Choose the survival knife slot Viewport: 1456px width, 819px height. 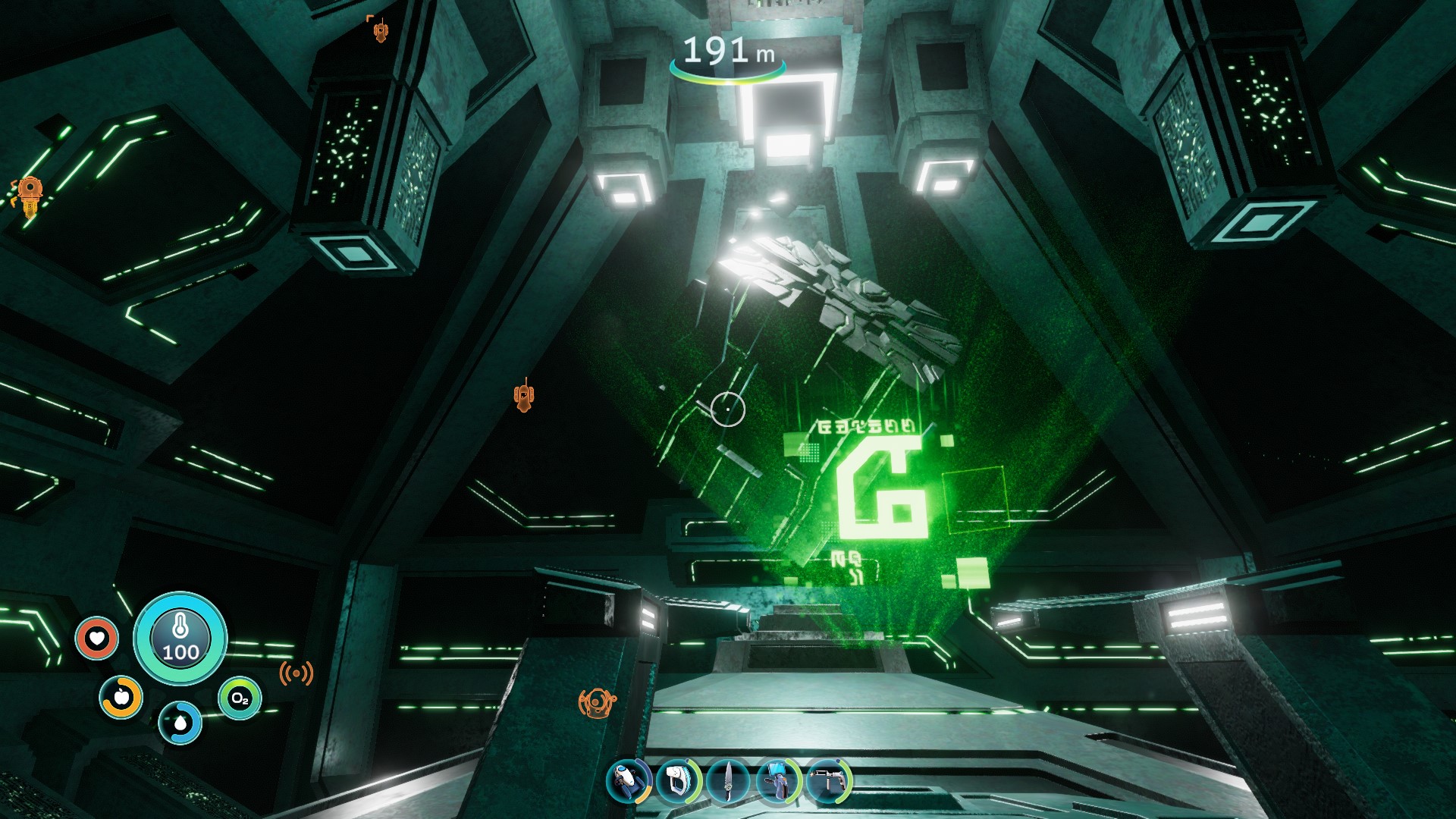coord(728,781)
